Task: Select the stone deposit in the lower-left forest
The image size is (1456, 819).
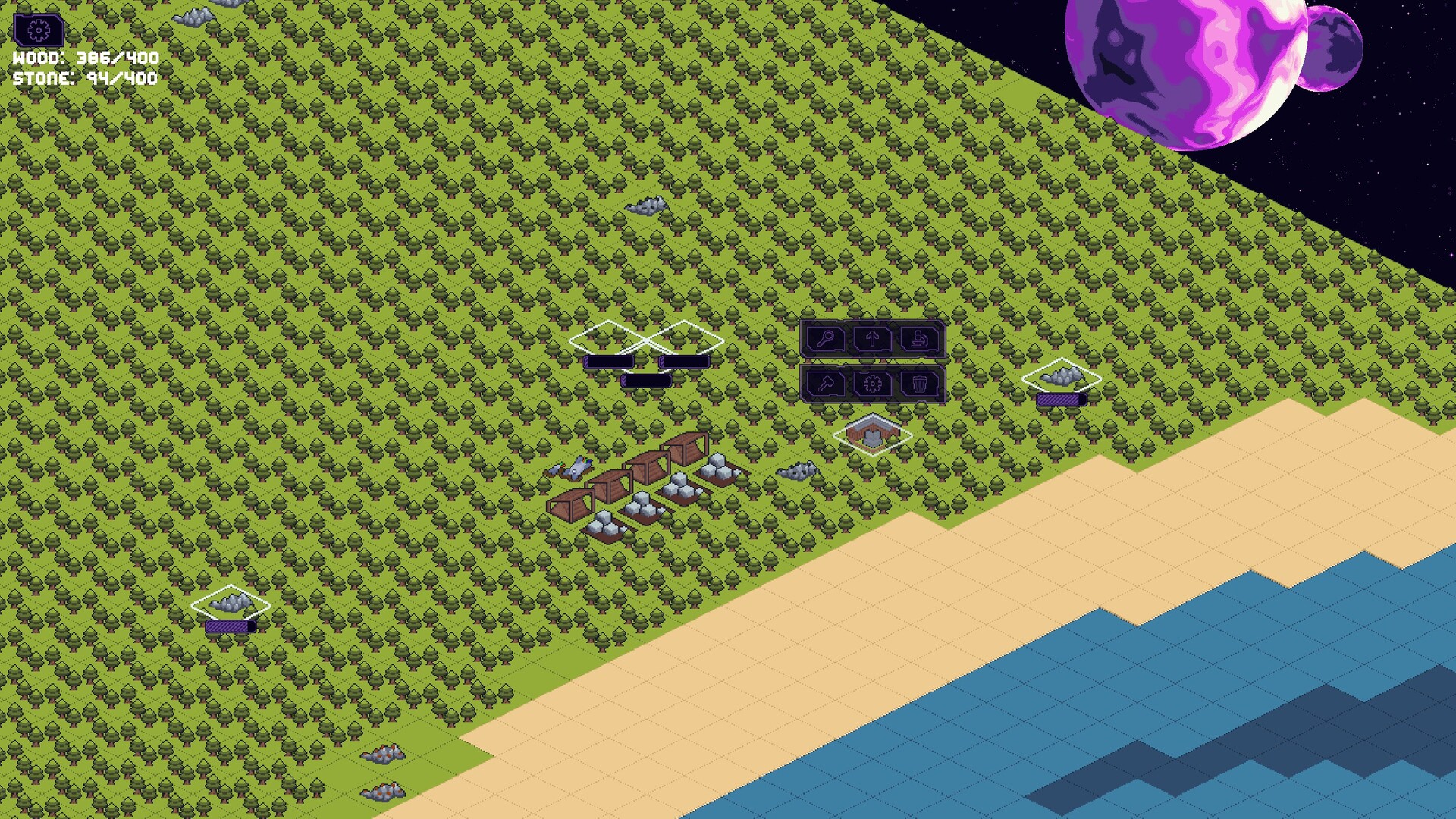Action: pos(229,603)
